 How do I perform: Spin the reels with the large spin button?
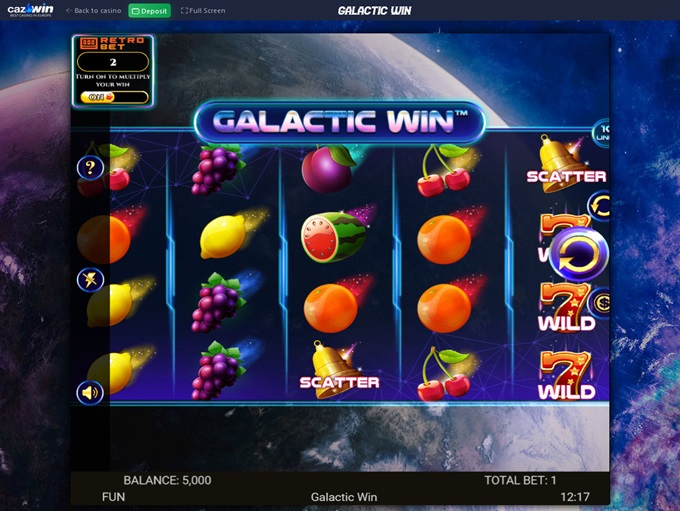pos(578,256)
